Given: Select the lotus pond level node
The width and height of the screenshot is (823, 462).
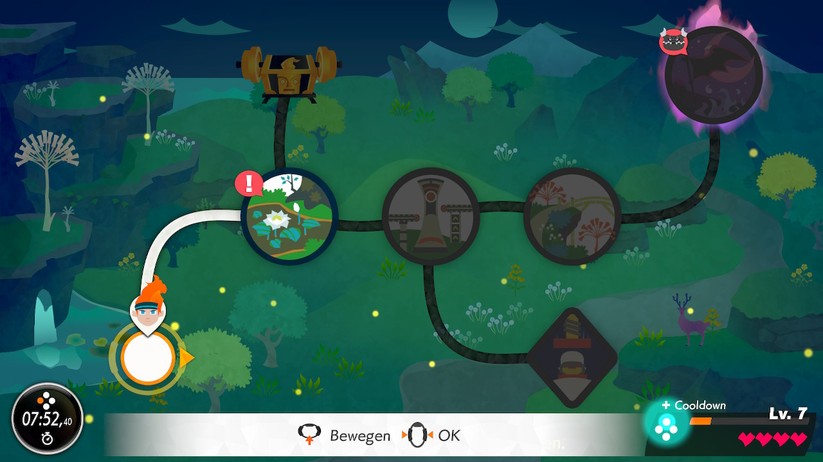Looking at the screenshot, I should coord(291,217).
